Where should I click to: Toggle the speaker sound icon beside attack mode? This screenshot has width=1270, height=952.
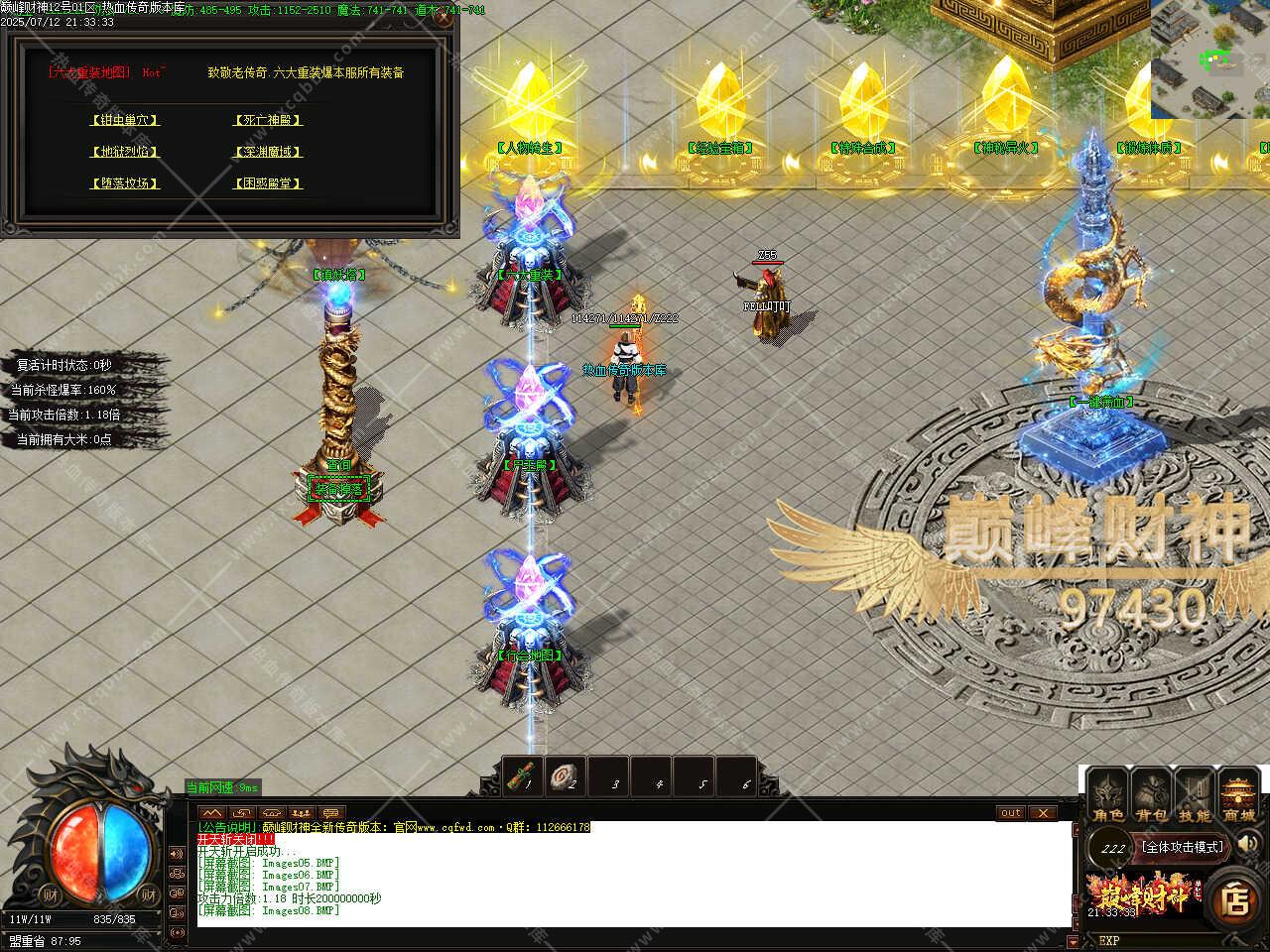1248,845
